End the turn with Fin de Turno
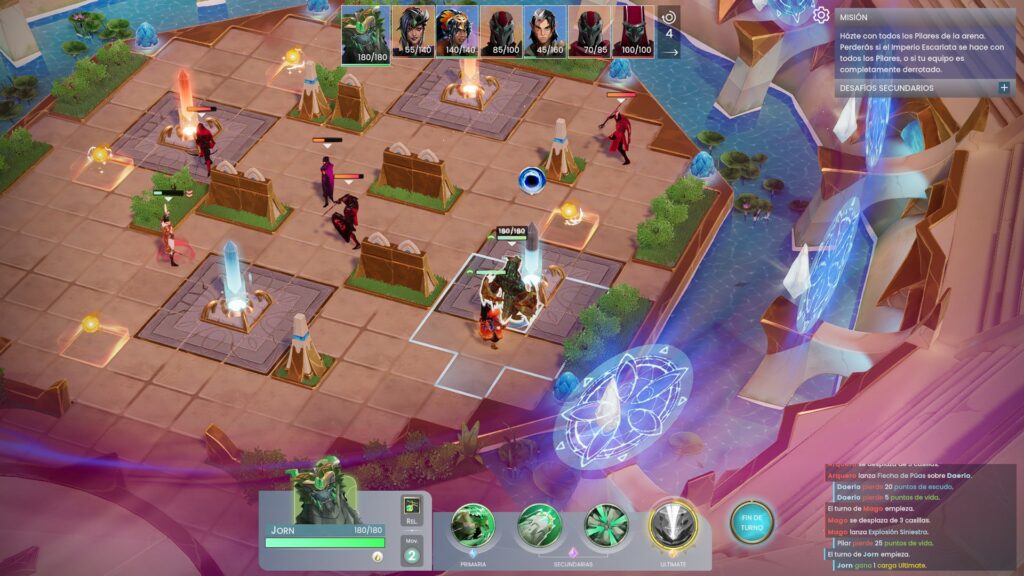The height and width of the screenshot is (576, 1024). point(751,522)
